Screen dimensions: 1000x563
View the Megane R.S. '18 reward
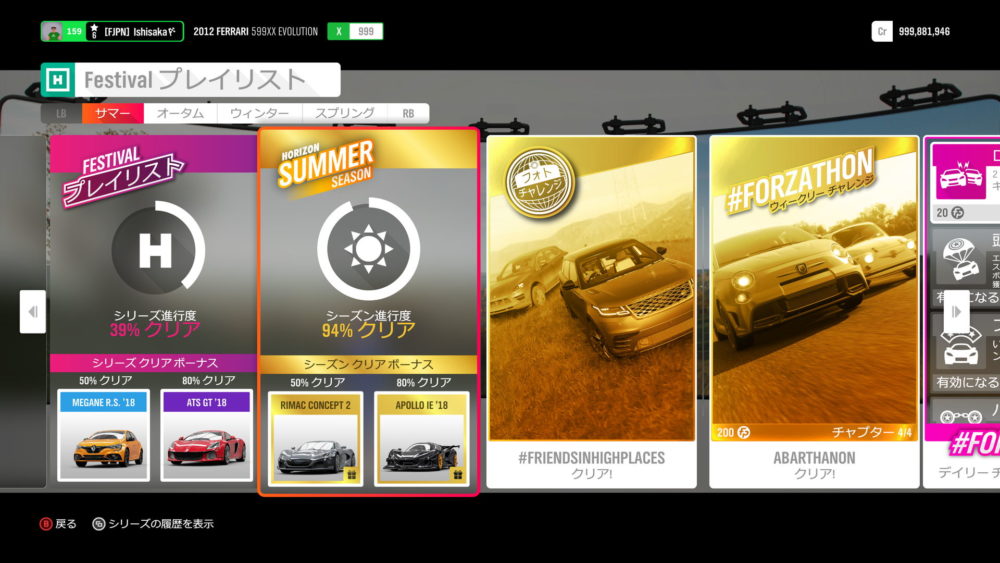[104, 436]
